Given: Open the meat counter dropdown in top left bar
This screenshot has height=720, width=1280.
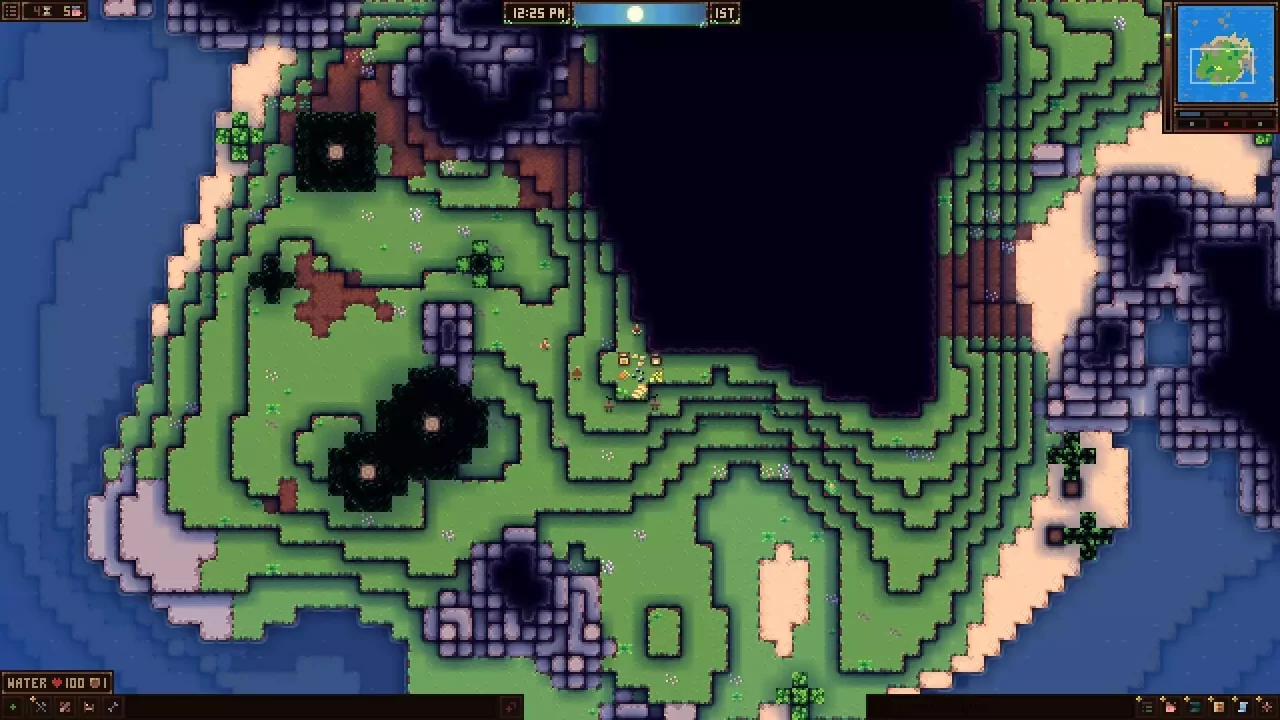Looking at the screenshot, I should tap(74, 11).
